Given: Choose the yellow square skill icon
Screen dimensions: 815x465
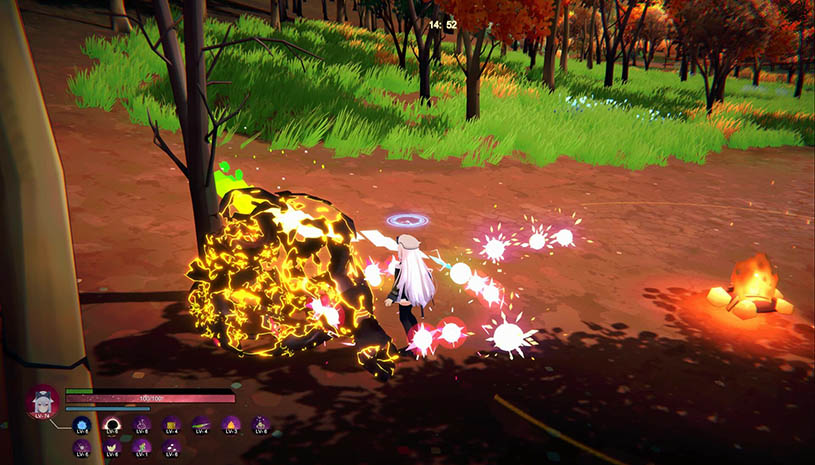Looking at the screenshot, I should pos(171,425).
